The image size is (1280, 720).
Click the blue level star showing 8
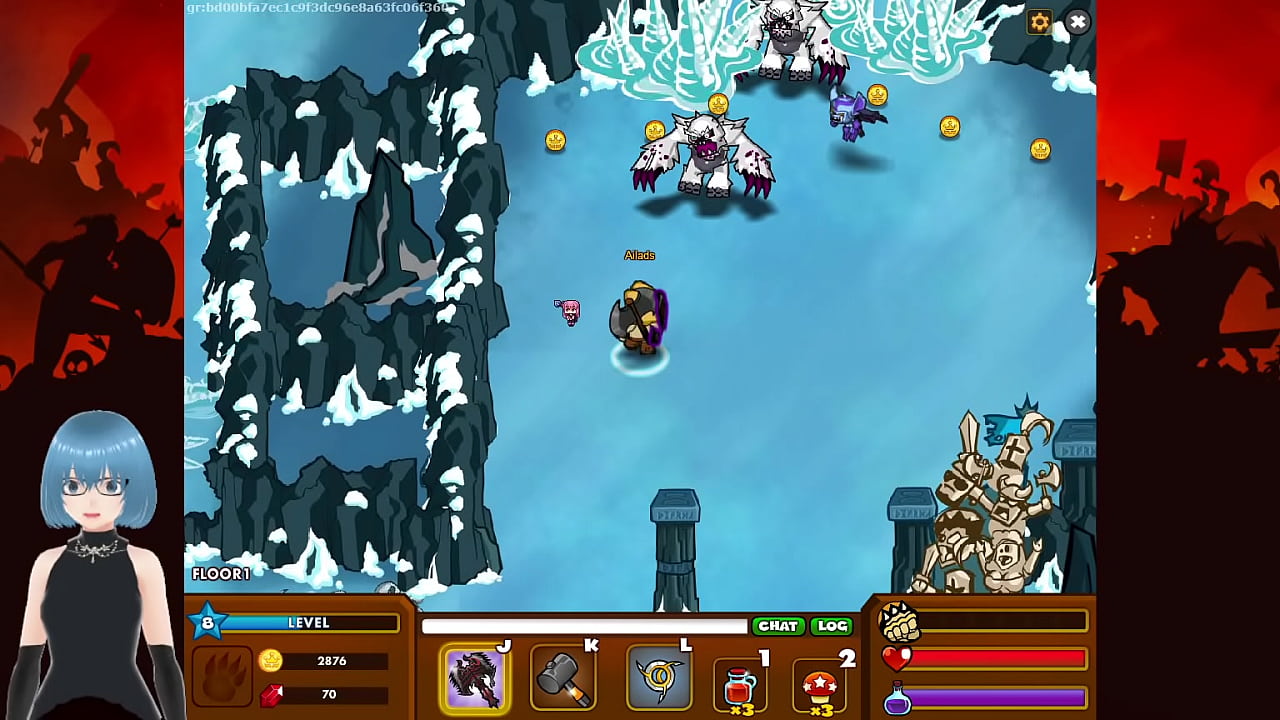pos(208,621)
